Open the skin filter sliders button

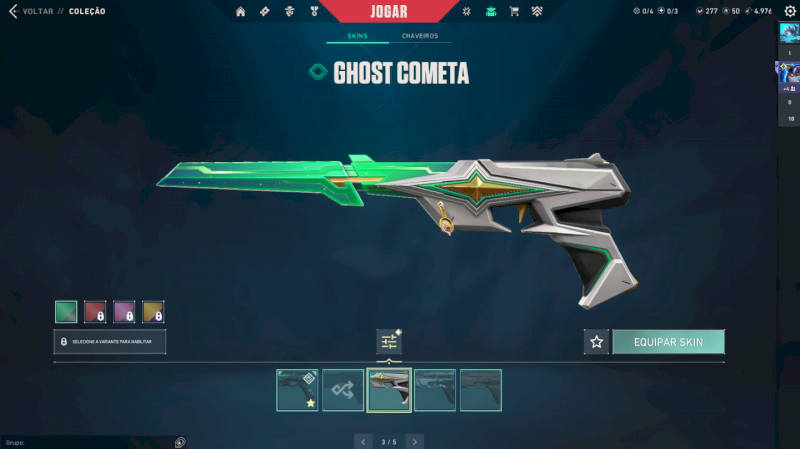[x=389, y=342]
